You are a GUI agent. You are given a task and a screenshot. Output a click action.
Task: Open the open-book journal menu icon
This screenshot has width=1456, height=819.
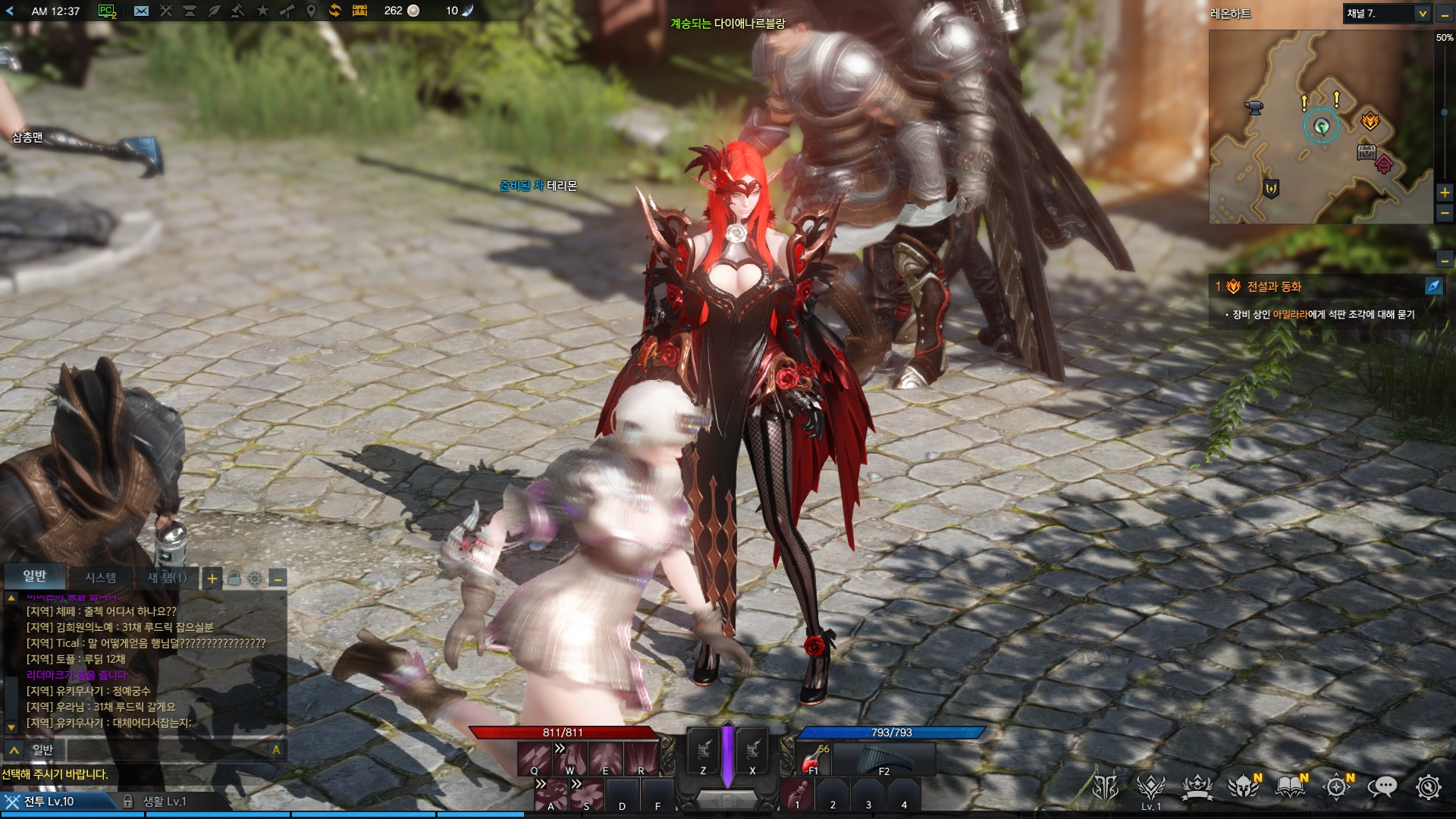[1290, 787]
